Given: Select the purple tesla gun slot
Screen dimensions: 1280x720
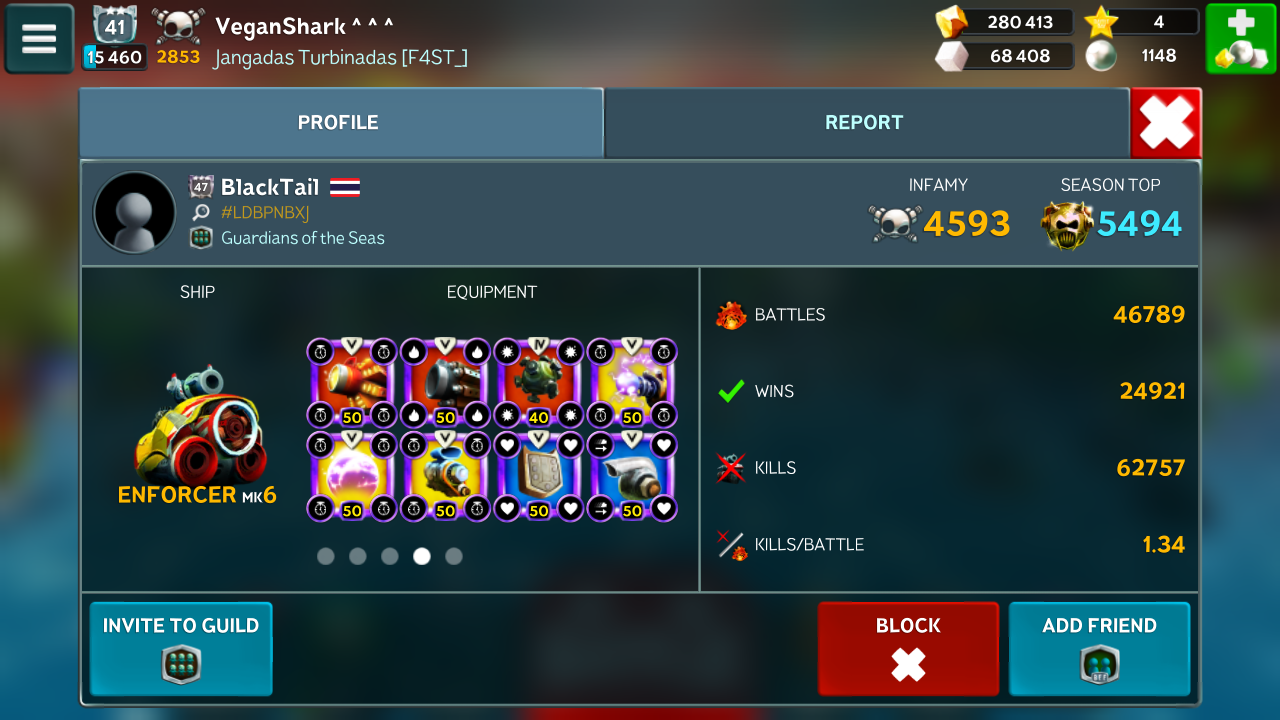Looking at the screenshot, I should pyautogui.click(x=632, y=383).
